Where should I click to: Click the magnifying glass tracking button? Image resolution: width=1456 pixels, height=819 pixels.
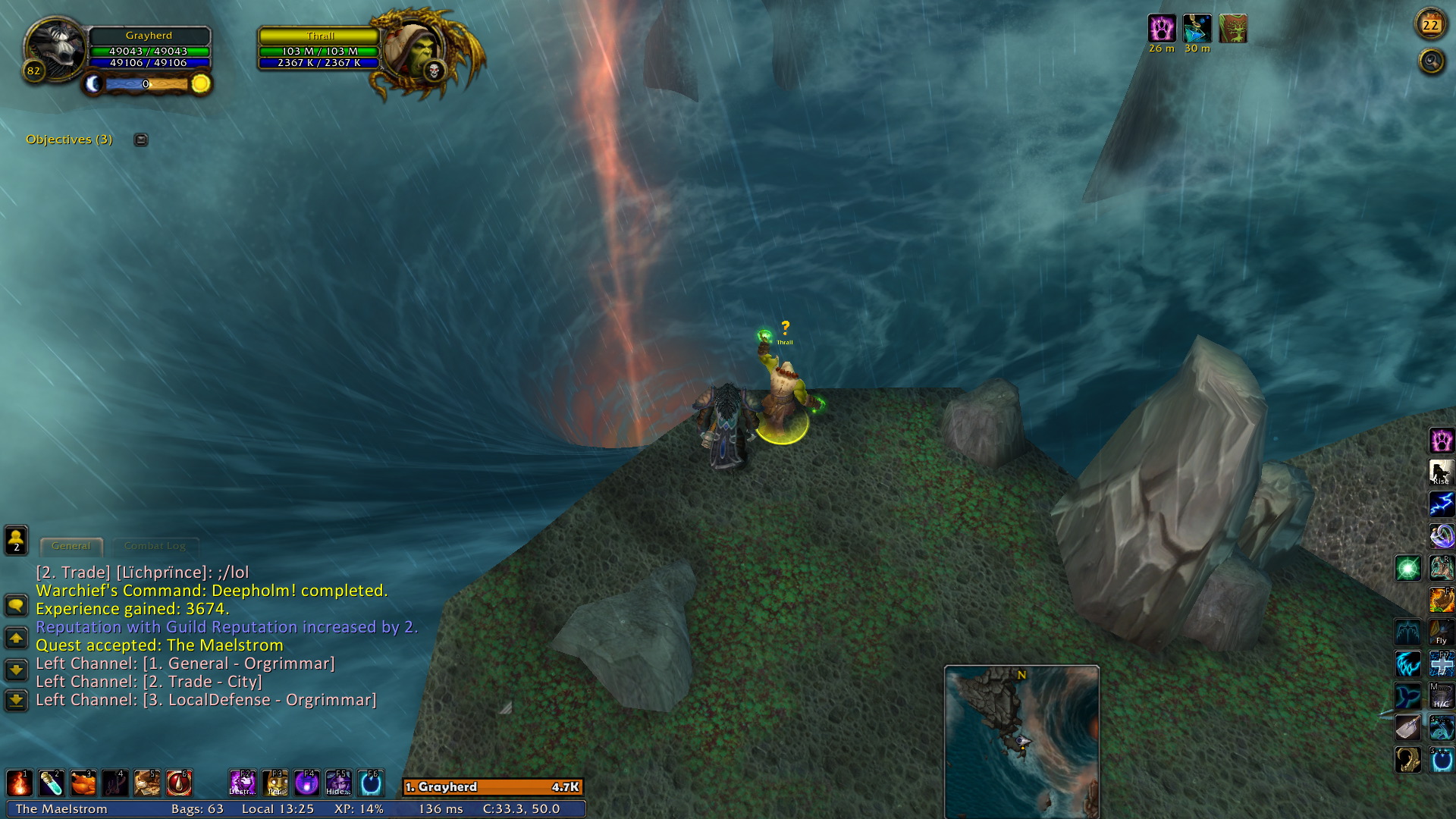1432,61
